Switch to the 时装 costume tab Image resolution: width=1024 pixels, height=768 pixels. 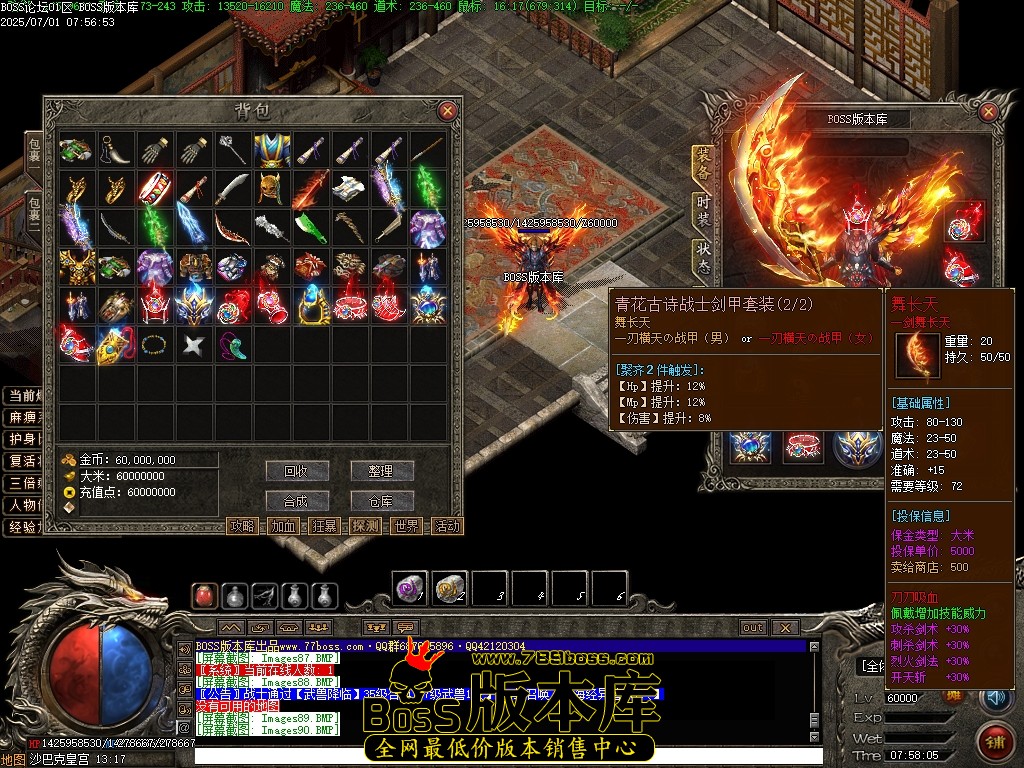[703, 212]
